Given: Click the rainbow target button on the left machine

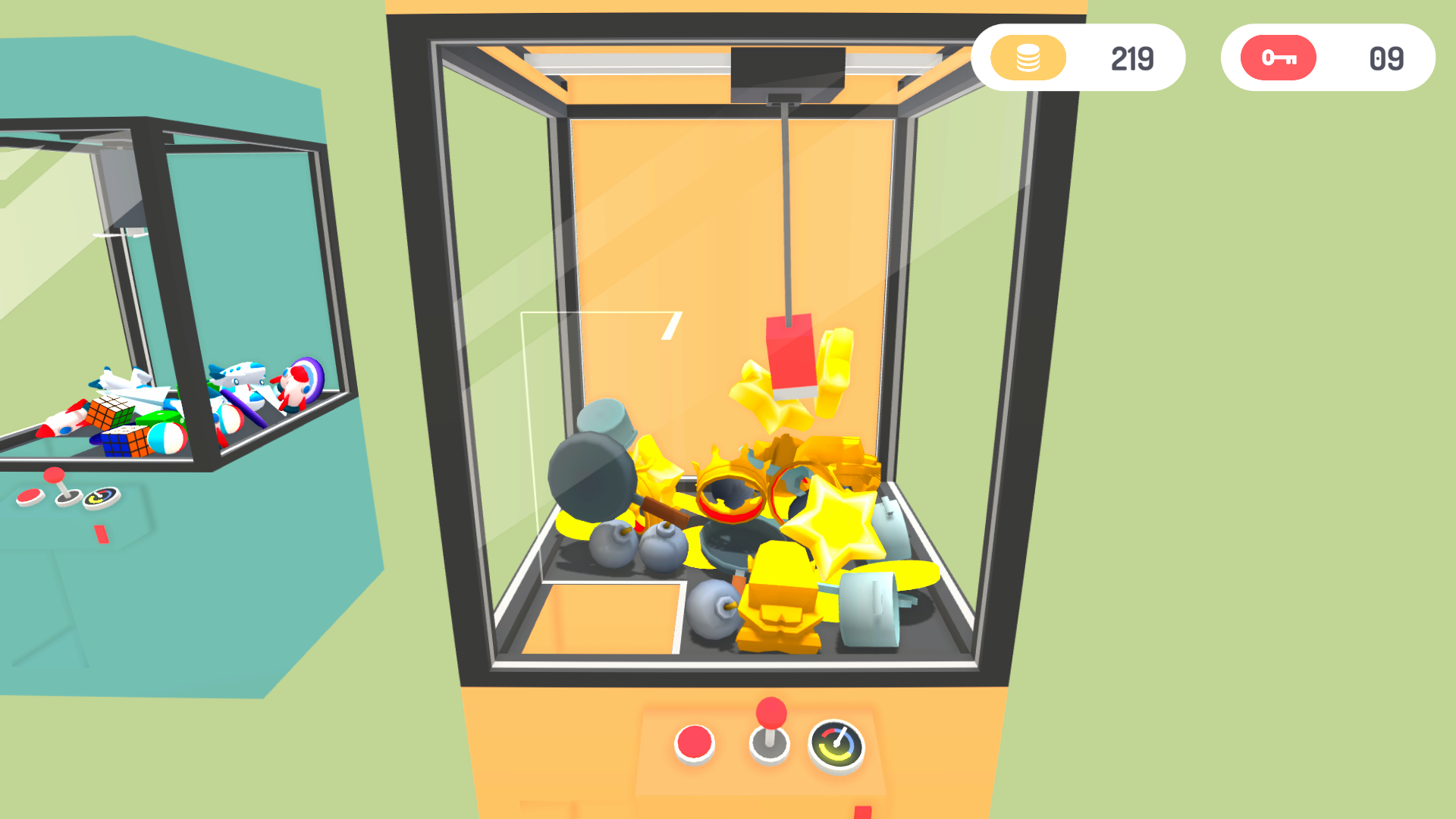Looking at the screenshot, I should point(102,497).
